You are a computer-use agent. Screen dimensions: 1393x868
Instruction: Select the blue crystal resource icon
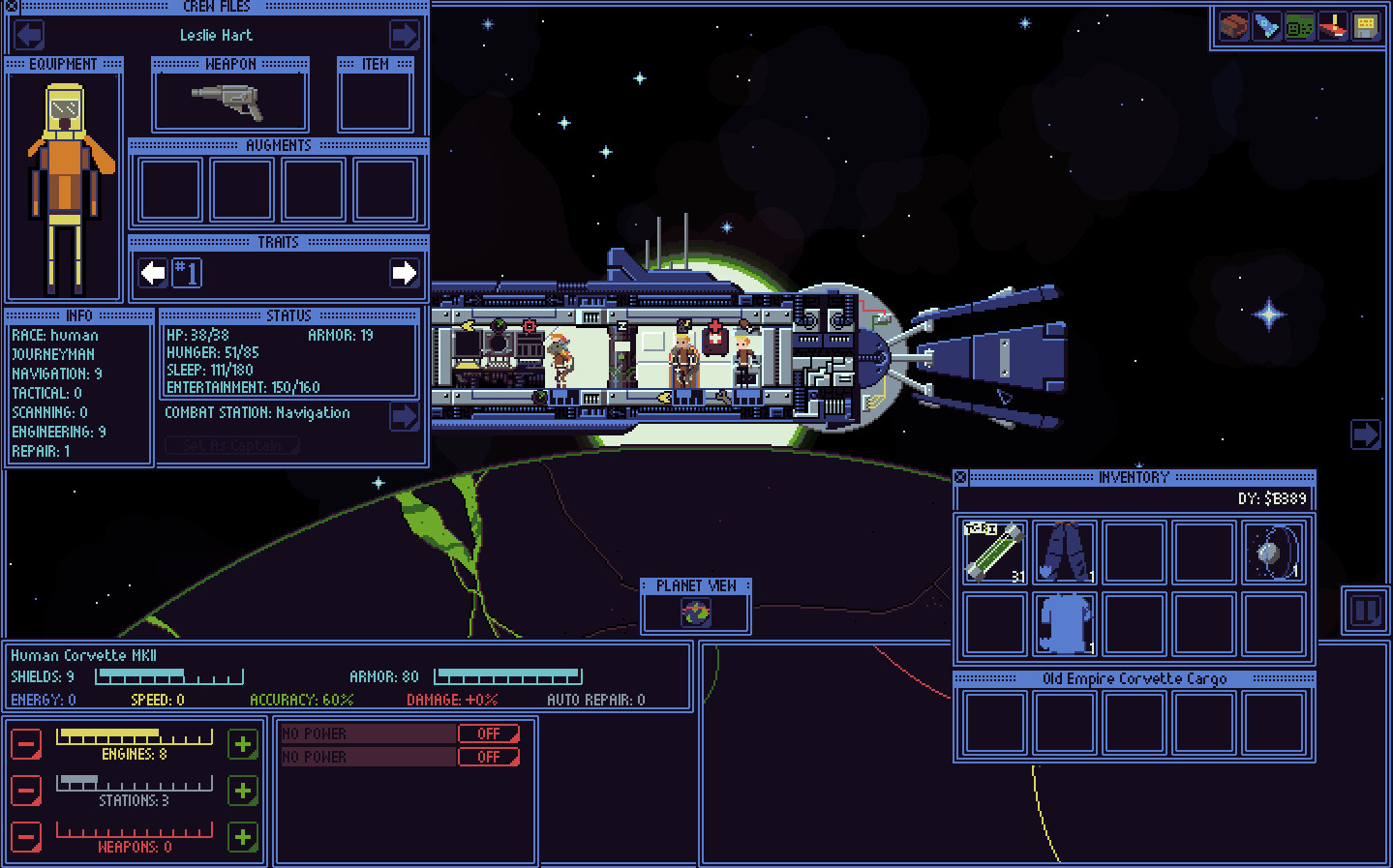click(1266, 26)
